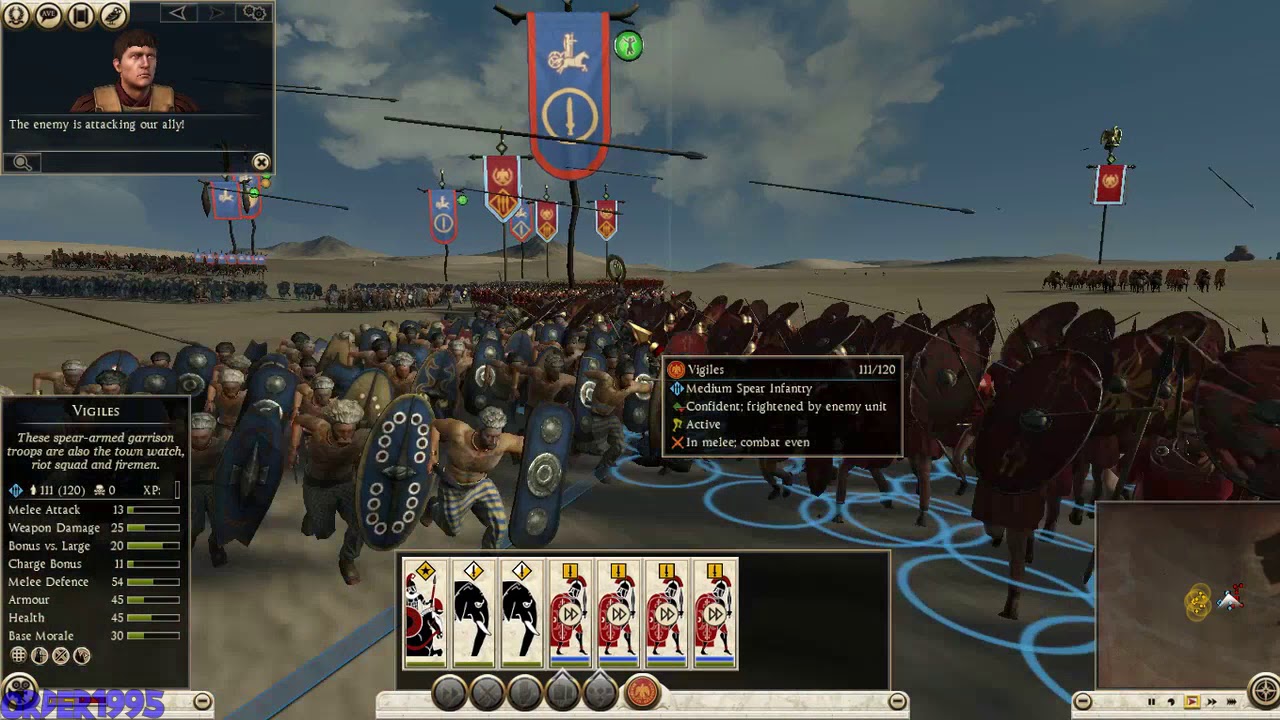This screenshot has width=1280, height=720.
Task: Toggle the green running-man banner icon
Action: point(628,45)
